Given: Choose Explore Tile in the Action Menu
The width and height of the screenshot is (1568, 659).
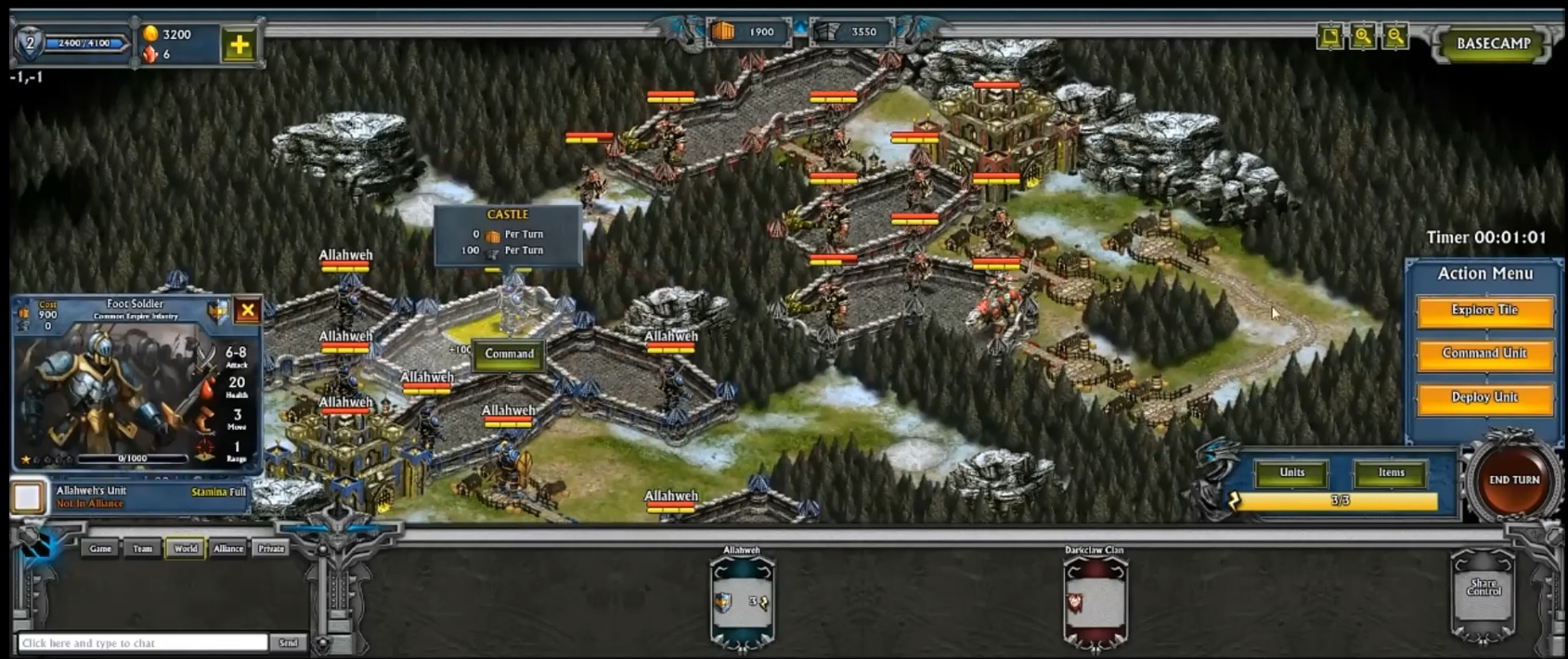Looking at the screenshot, I should [1484, 311].
